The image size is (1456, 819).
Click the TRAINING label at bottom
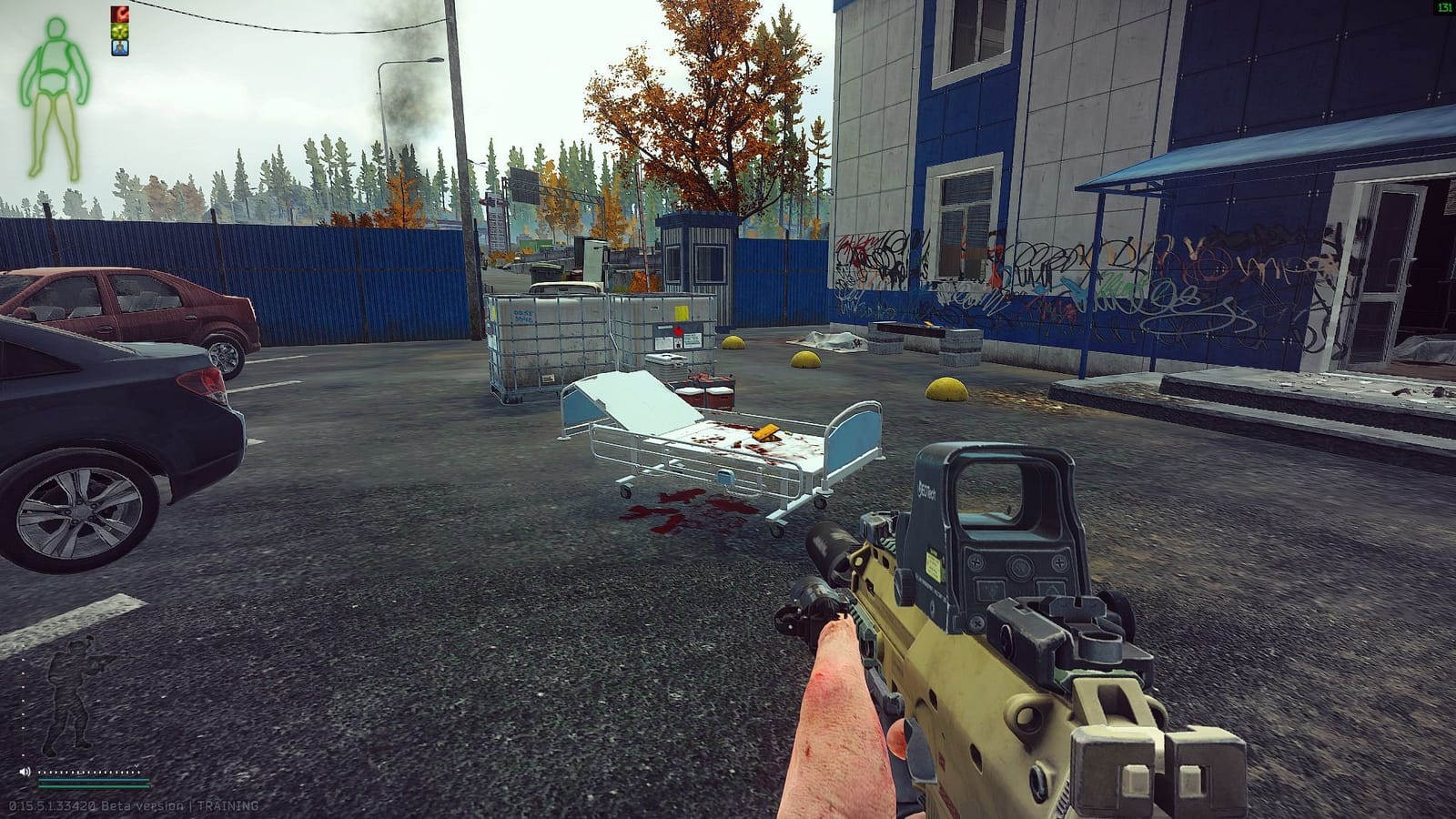[229, 805]
